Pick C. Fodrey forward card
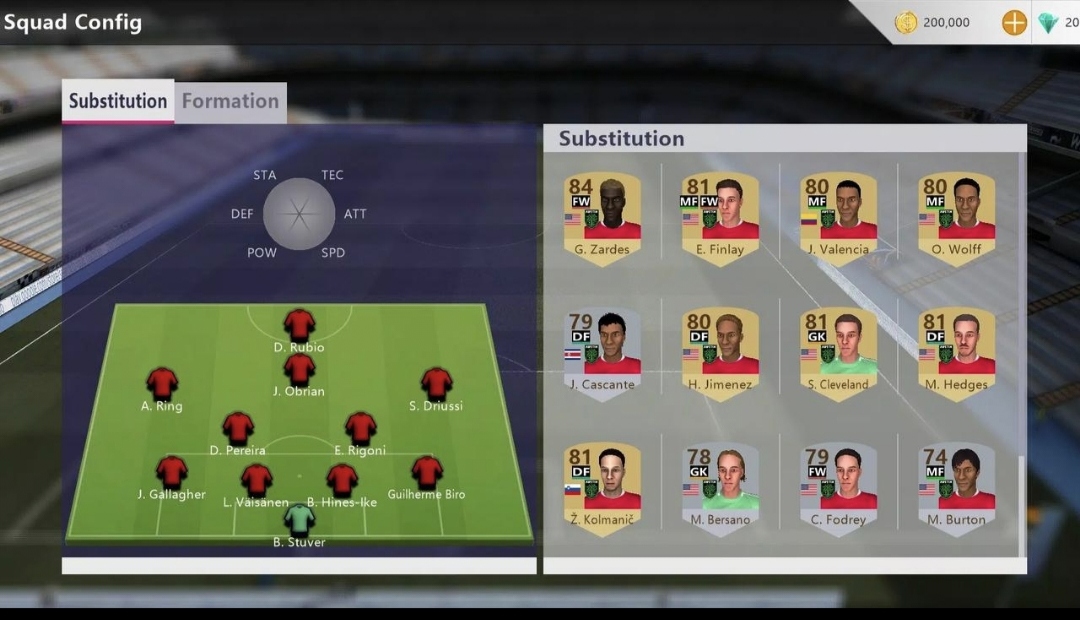1080x620 pixels. [x=838, y=488]
